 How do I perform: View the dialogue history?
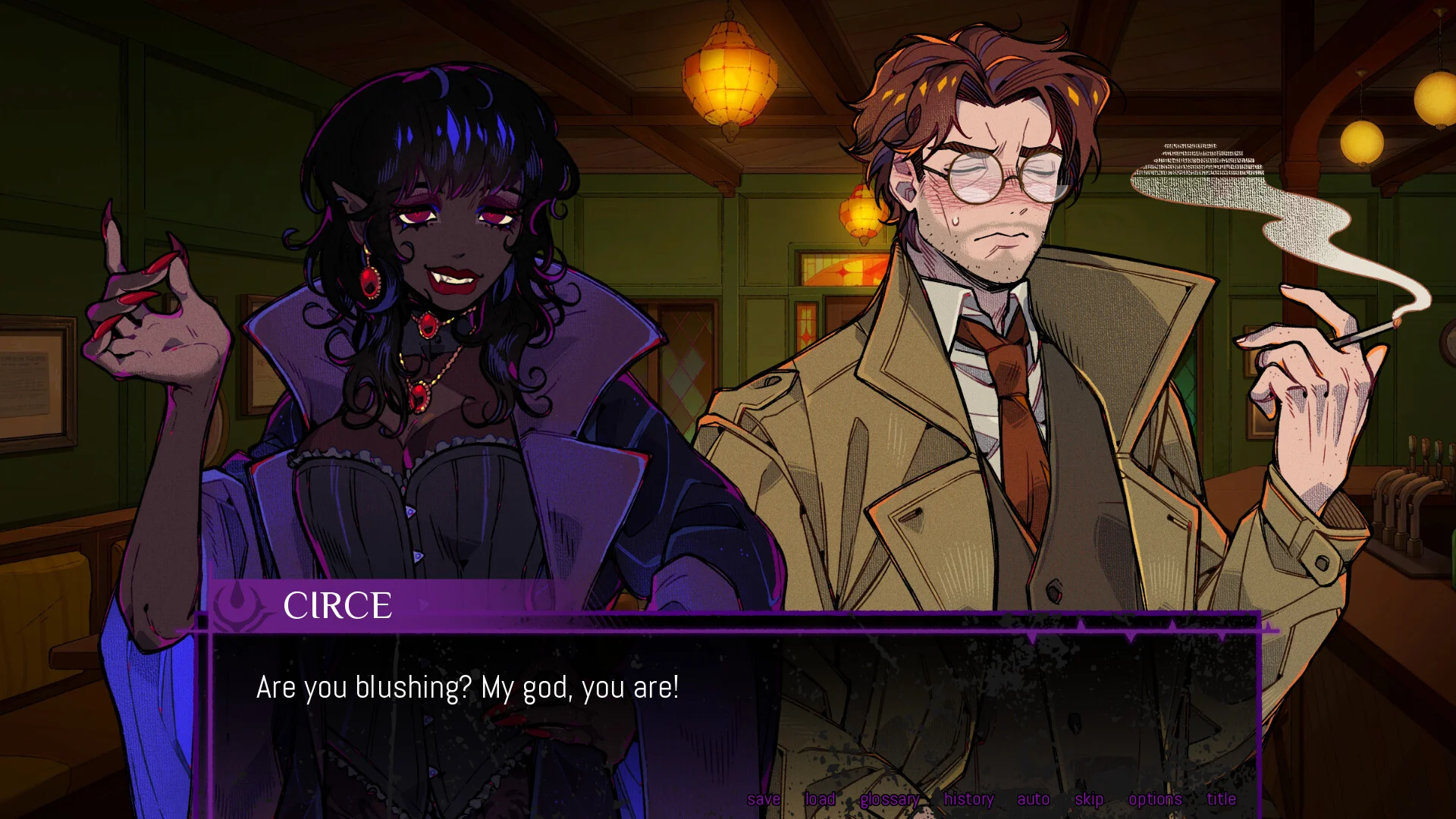point(969,799)
